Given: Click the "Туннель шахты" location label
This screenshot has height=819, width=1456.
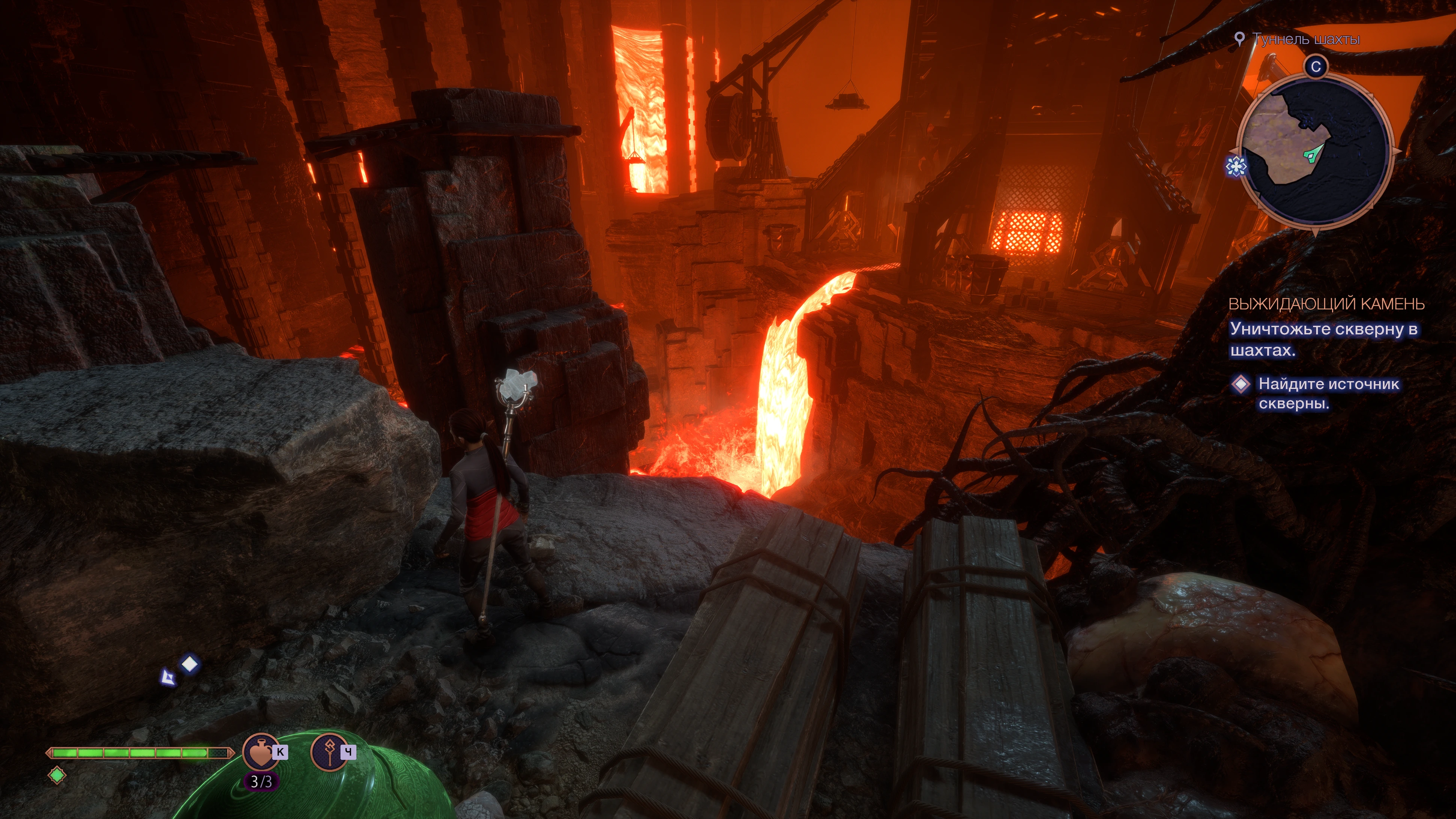Looking at the screenshot, I should tap(1306, 39).
